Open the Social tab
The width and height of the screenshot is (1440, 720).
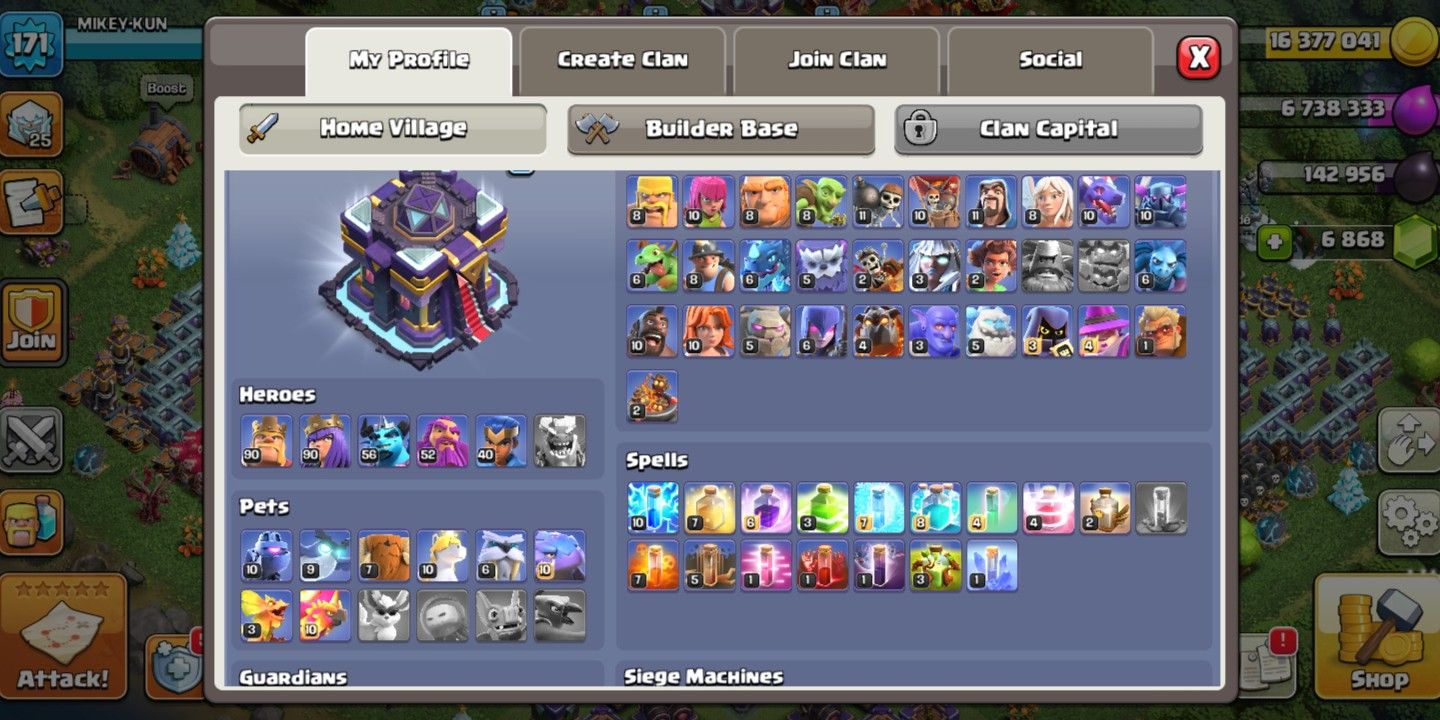click(x=1051, y=60)
